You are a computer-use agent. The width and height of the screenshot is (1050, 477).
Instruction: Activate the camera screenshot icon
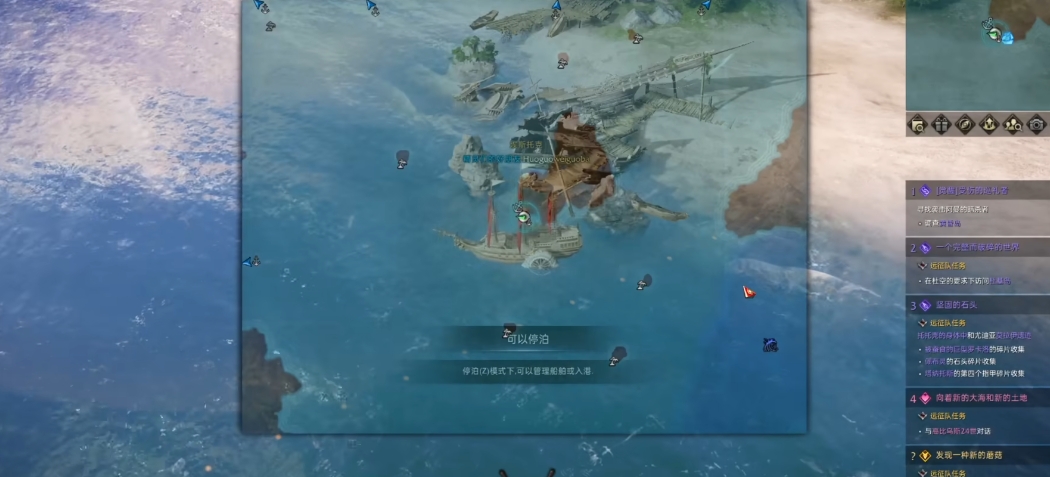1035,125
